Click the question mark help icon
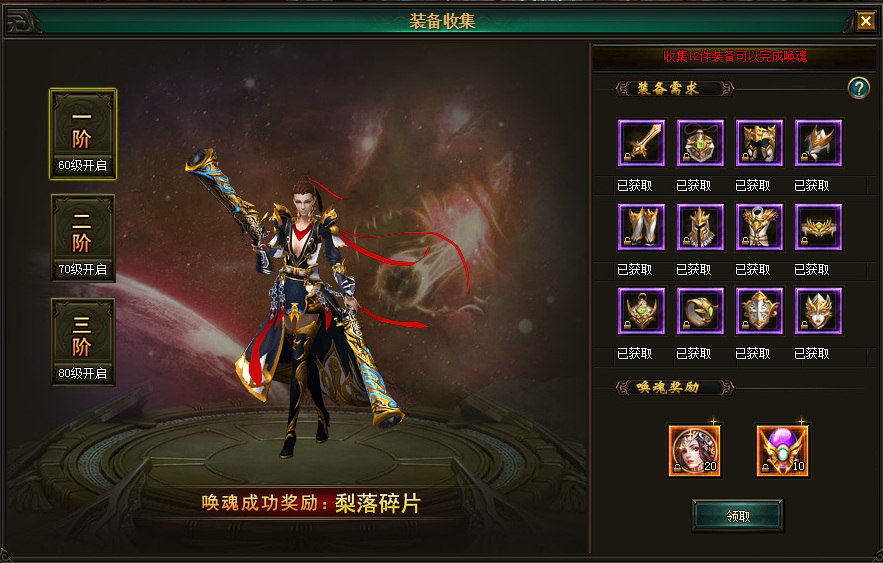 click(858, 88)
